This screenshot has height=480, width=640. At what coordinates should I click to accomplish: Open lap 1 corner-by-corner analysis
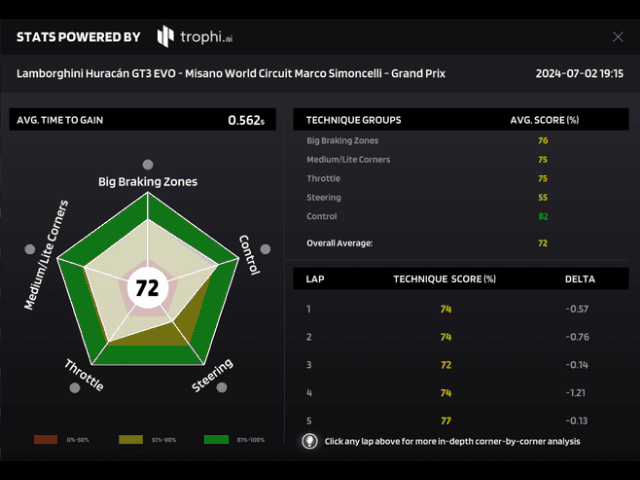445,309
